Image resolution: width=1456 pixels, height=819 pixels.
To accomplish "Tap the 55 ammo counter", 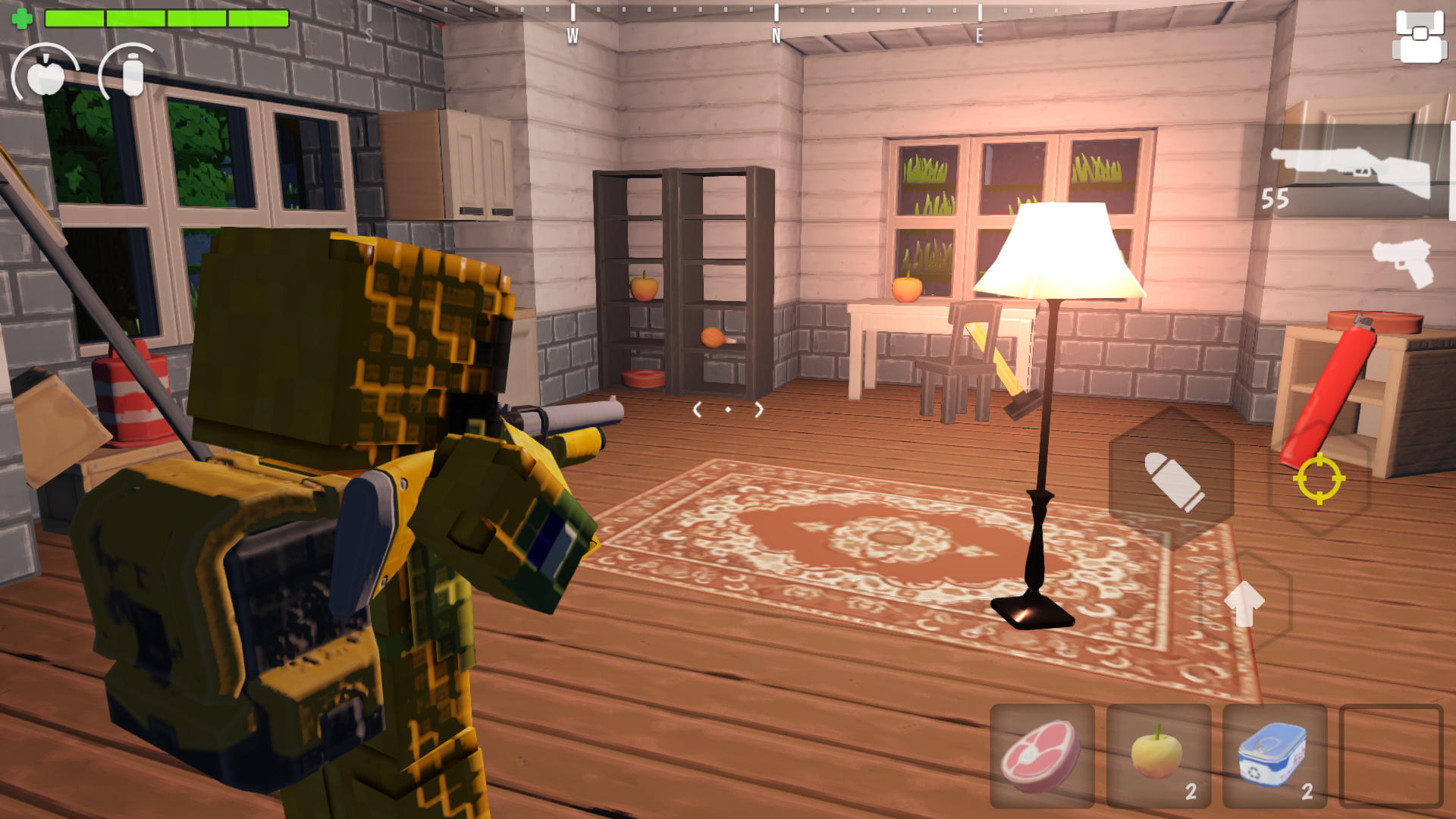I will (x=1278, y=199).
